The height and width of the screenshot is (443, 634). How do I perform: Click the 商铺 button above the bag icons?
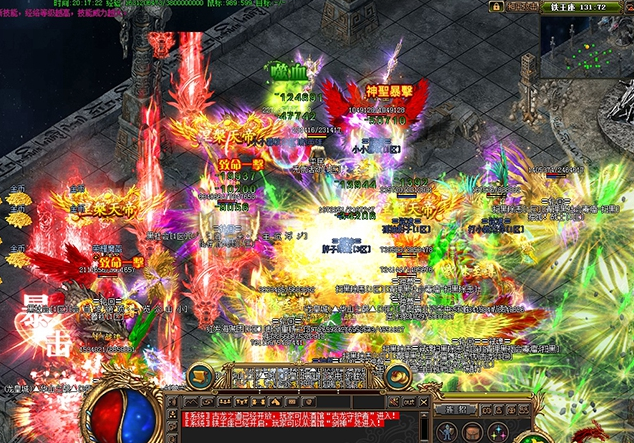click(457, 409)
